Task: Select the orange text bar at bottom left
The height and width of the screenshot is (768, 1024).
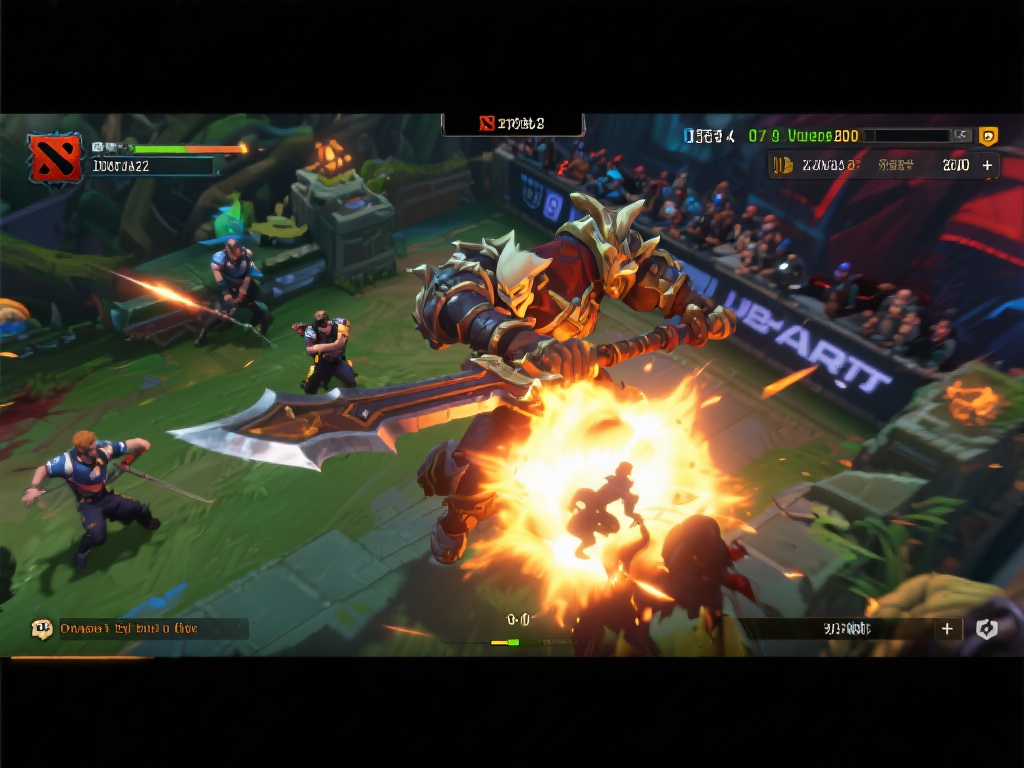Action: point(152,629)
